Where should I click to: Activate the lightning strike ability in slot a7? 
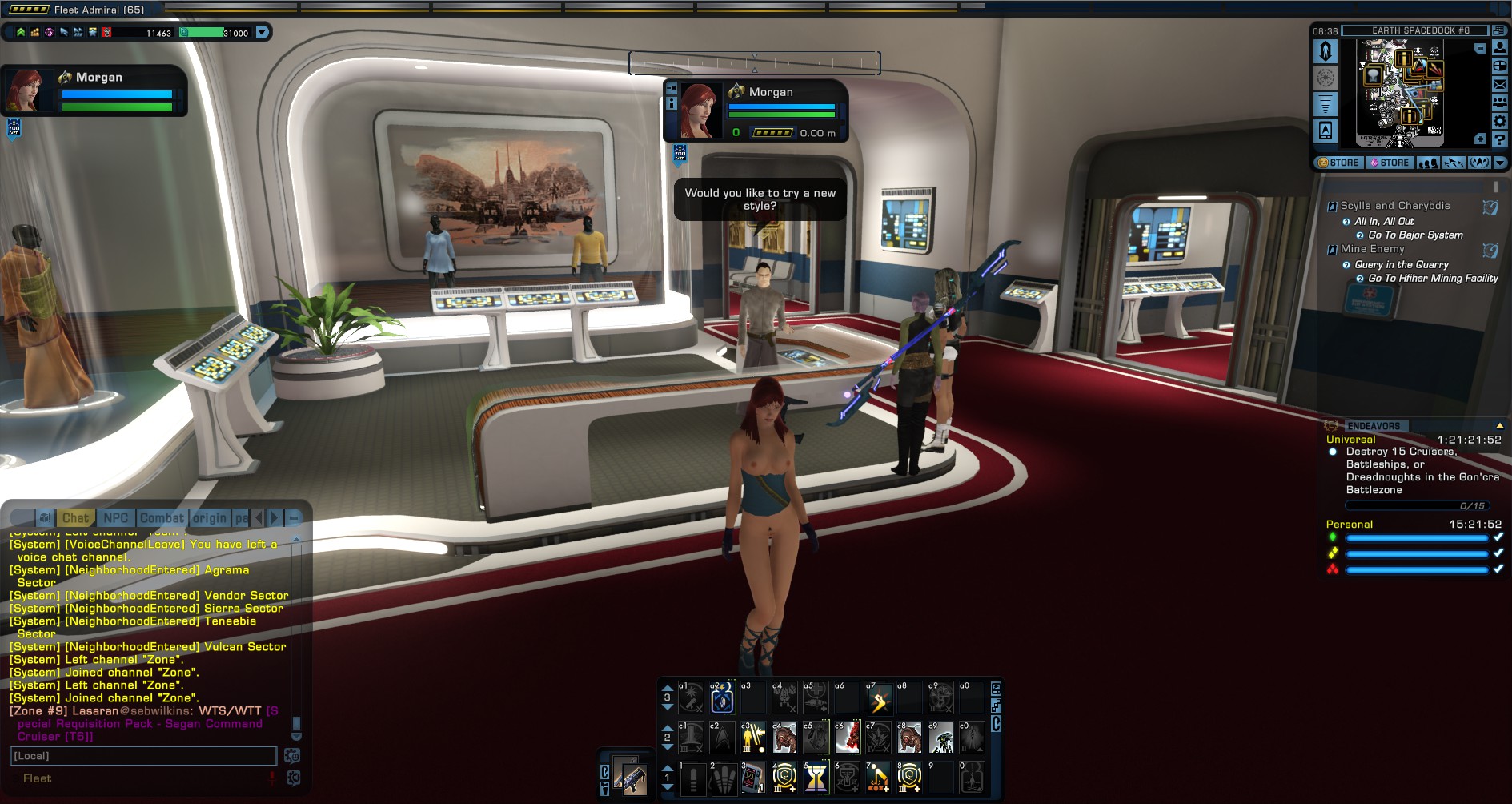click(879, 699)
